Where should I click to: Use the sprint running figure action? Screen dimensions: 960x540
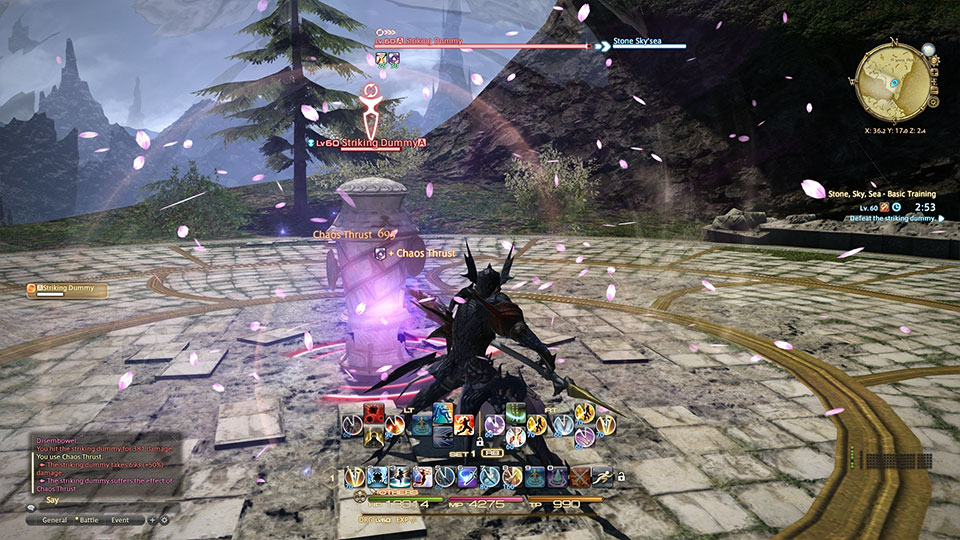[x=601, y=478]
